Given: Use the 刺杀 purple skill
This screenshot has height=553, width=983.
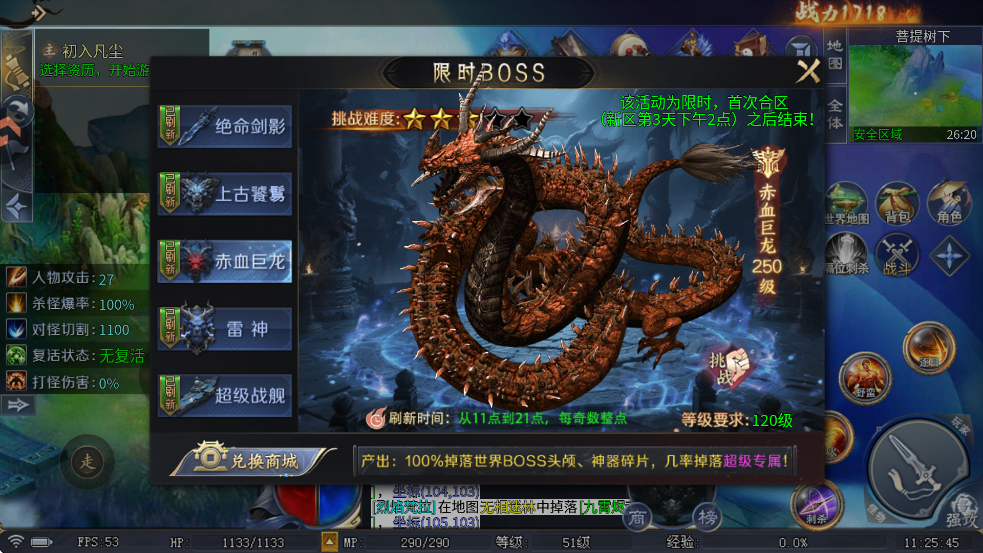Looking at the screenshot, I should (x=815, y=503).
